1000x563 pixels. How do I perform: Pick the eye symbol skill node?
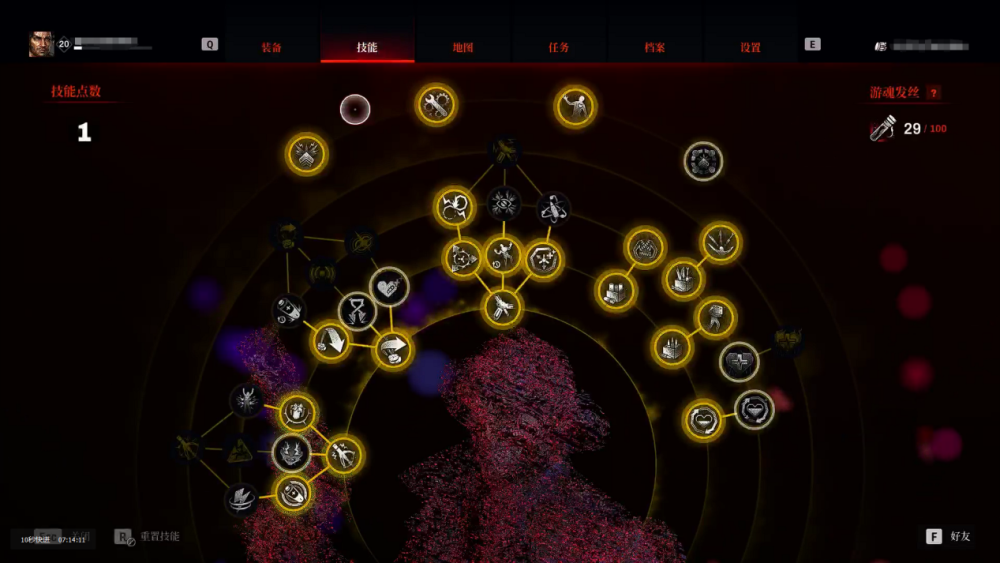pyautogui.click(x=504, y=204)
